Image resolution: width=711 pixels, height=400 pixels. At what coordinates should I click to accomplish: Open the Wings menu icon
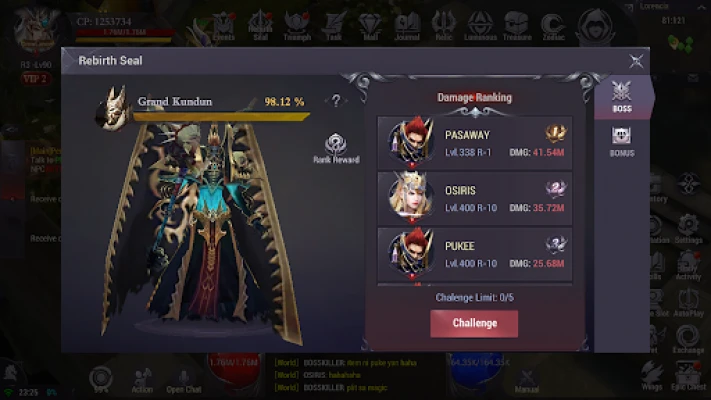click(x=652, y=377)
